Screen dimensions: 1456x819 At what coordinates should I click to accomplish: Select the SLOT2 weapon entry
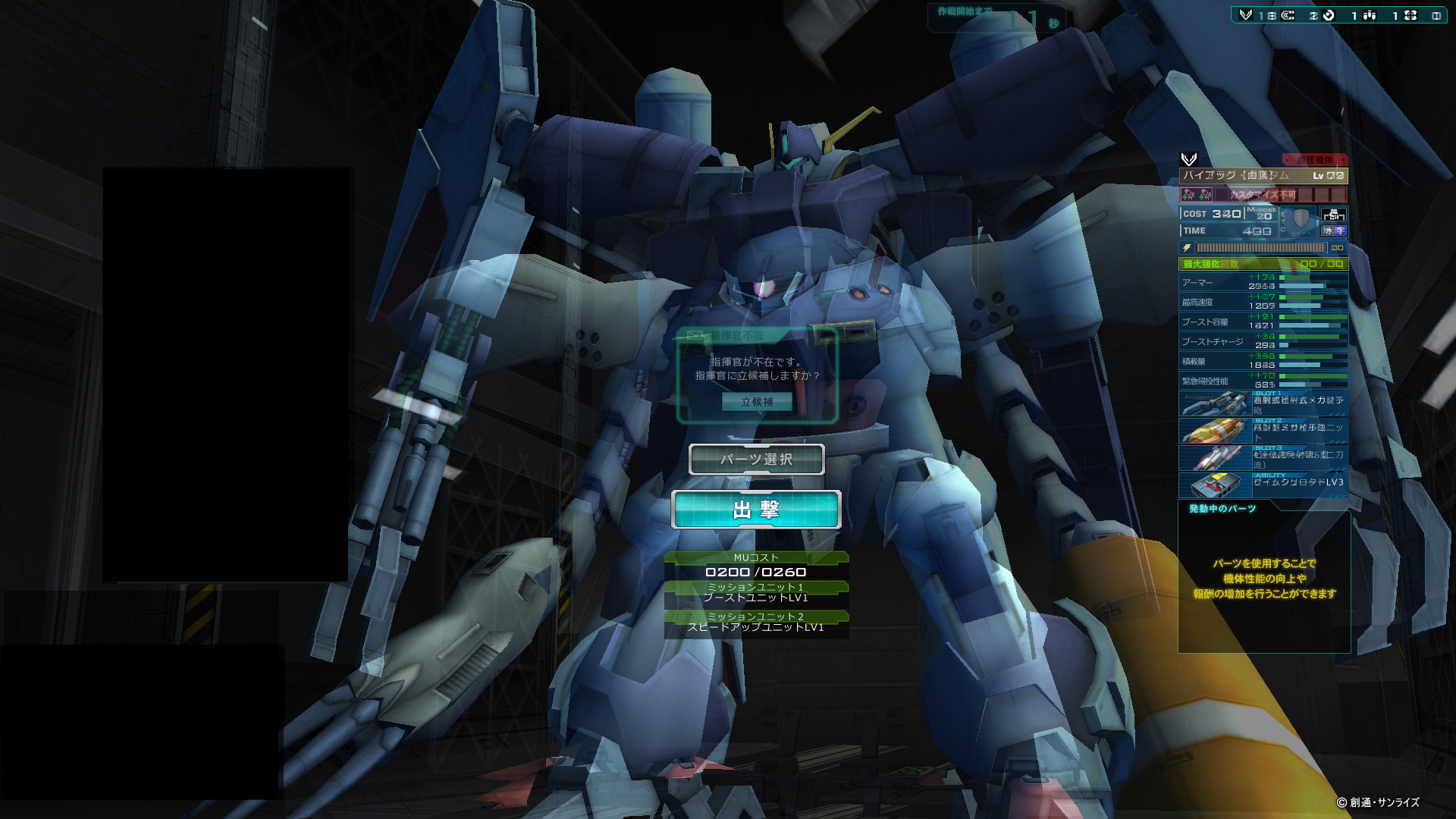[1263, 431]
